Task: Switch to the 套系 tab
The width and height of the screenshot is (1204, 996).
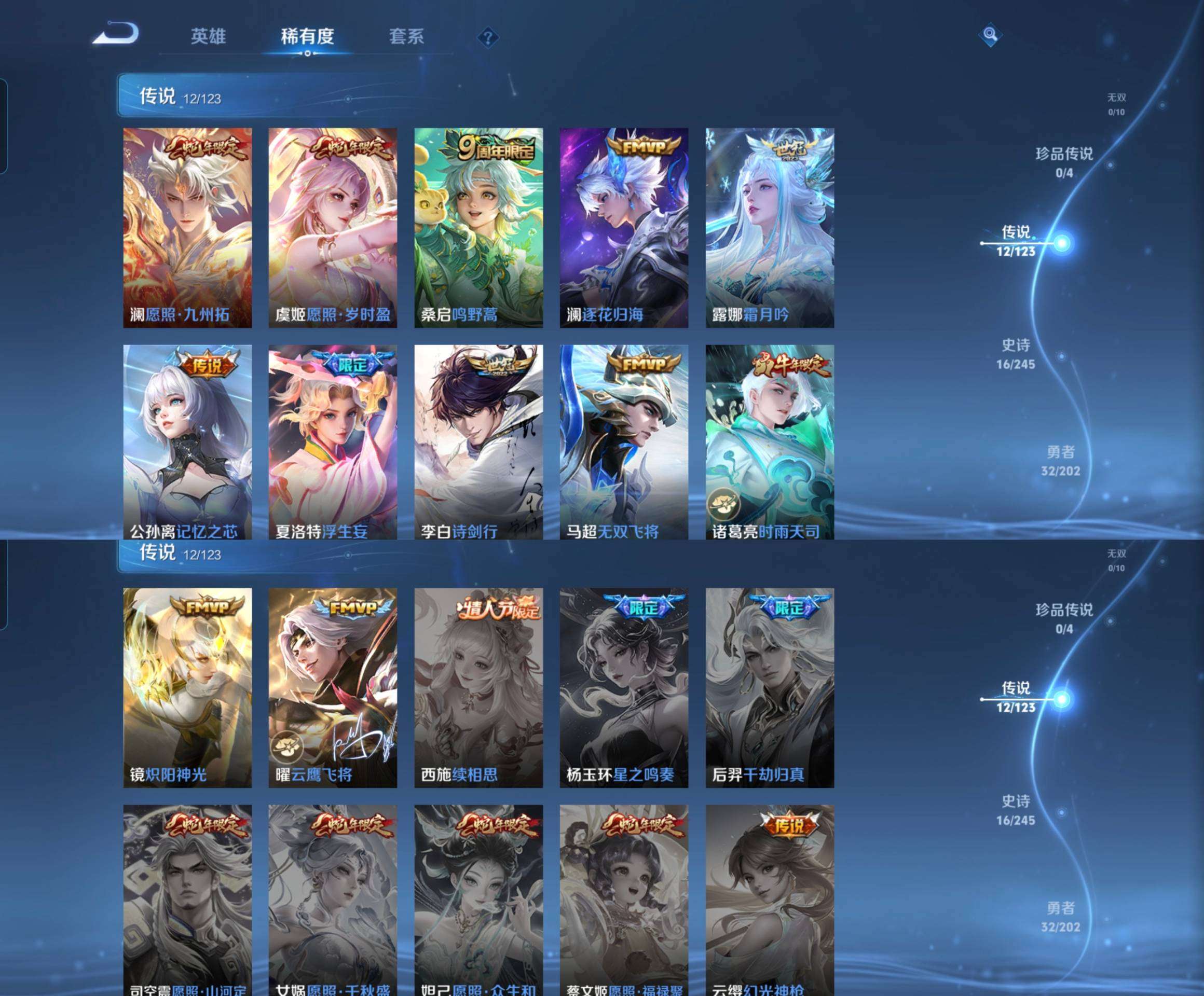Action: [x=407, y=36]
